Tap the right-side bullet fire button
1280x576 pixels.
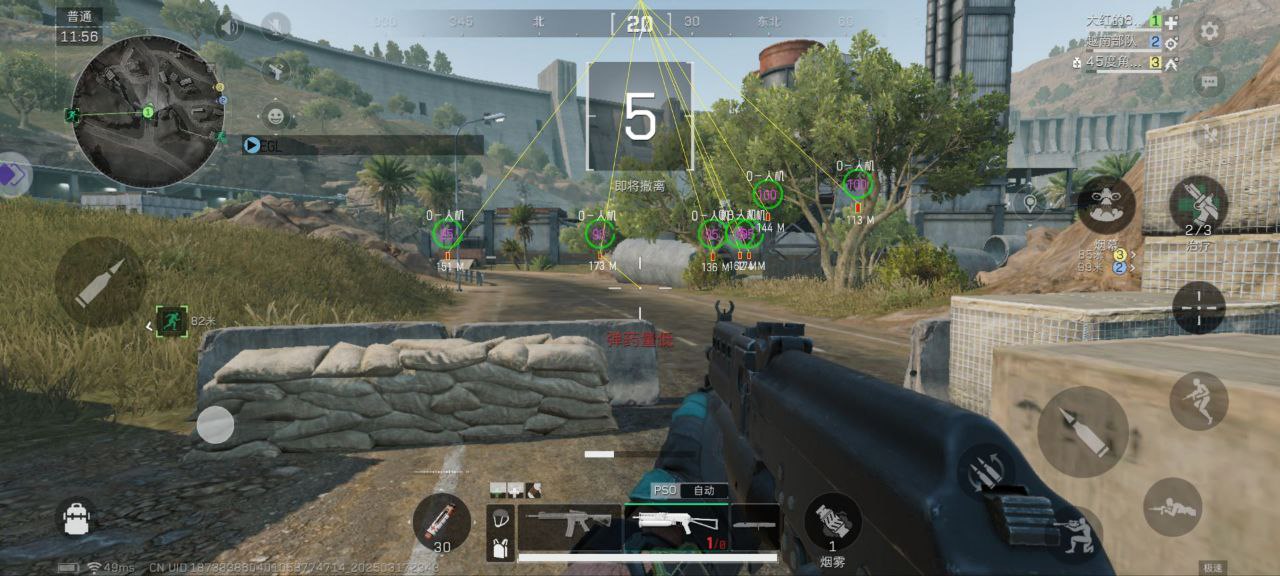(x=1082, y=431)
